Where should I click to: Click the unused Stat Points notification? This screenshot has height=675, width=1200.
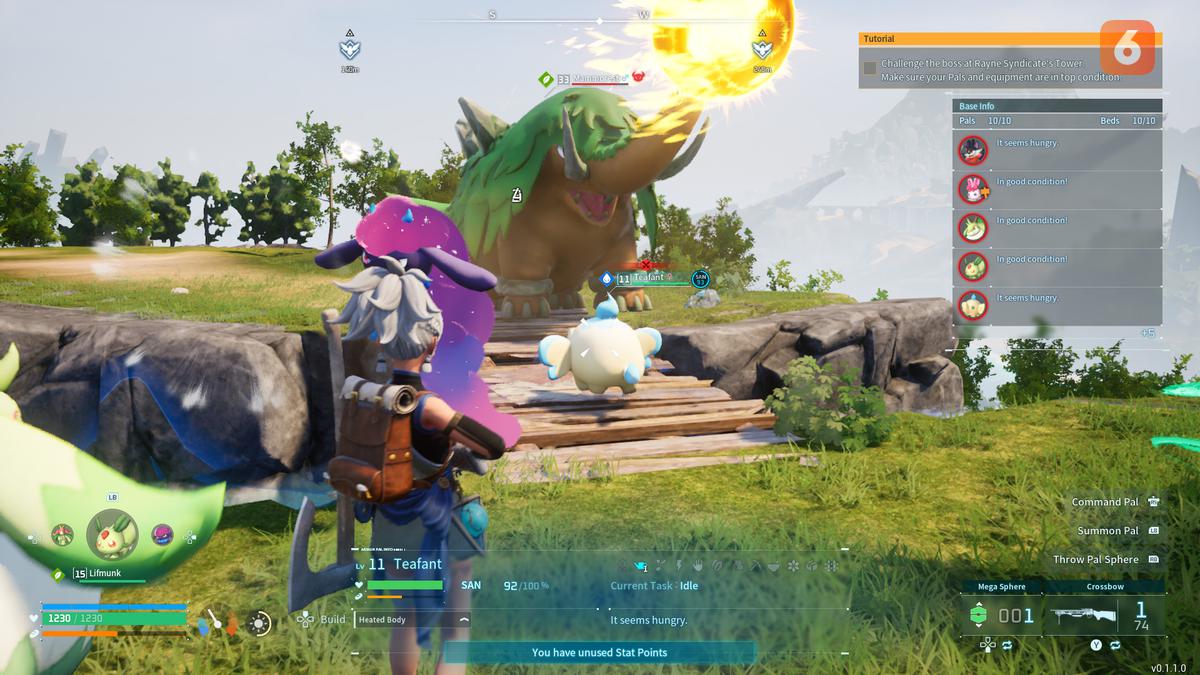pyautogui.click(x=599, y=652)
